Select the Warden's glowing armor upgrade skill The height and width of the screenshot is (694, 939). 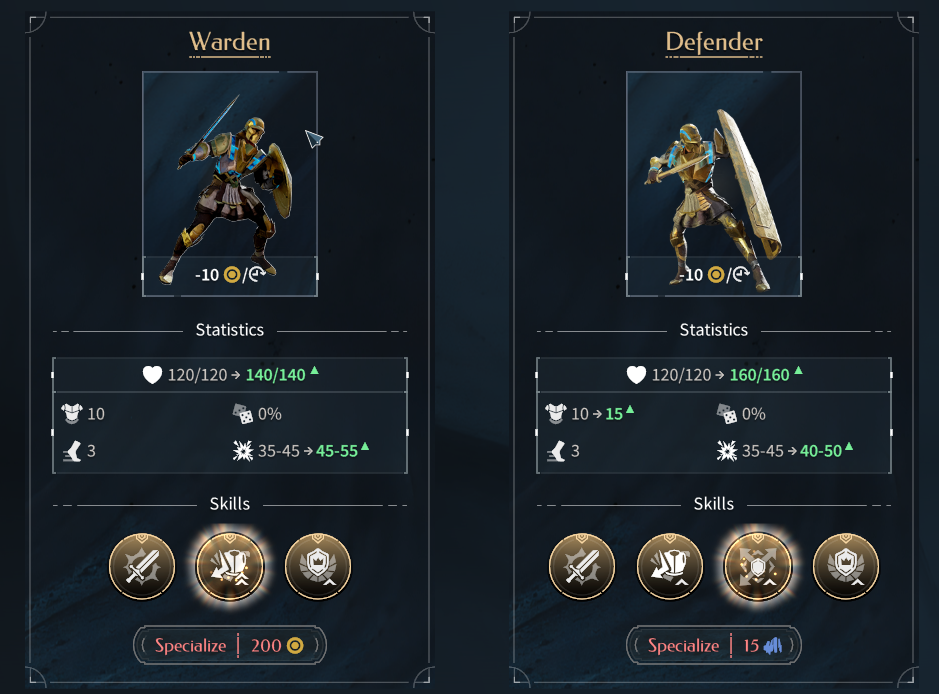pos(230,567)
